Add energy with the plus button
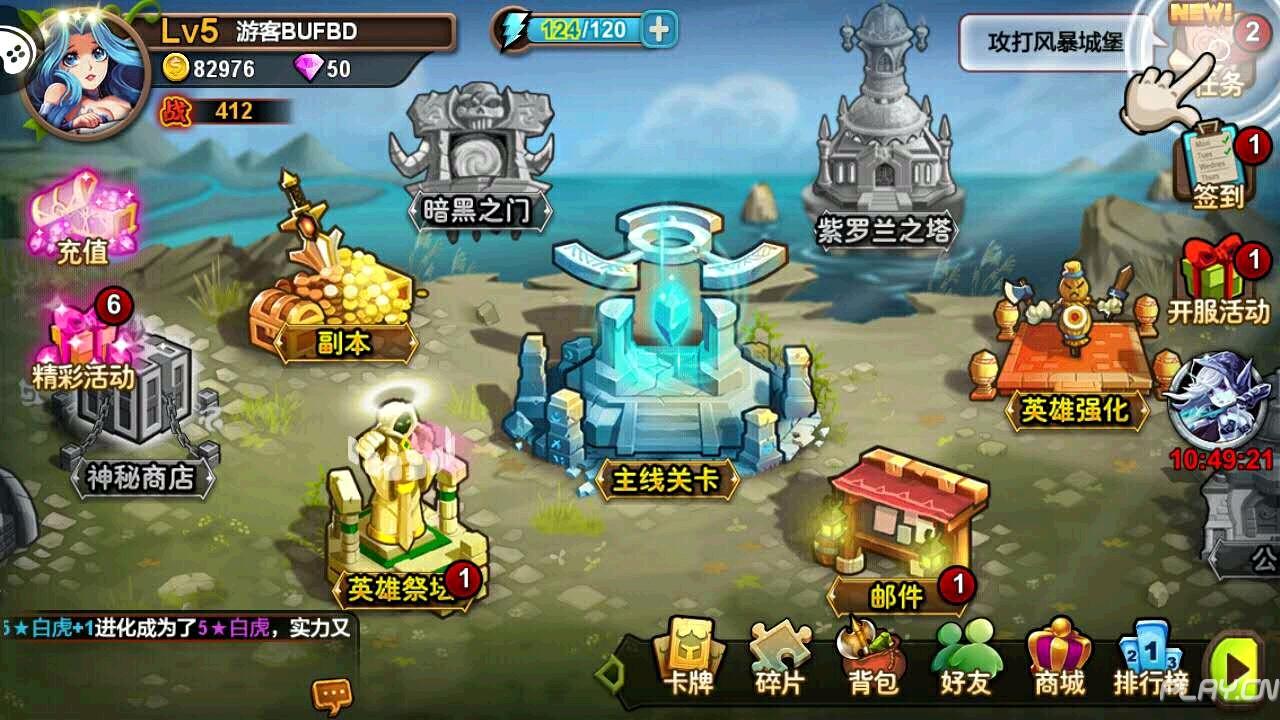This screenshot has width=1280, height=720. coord(658,30)
